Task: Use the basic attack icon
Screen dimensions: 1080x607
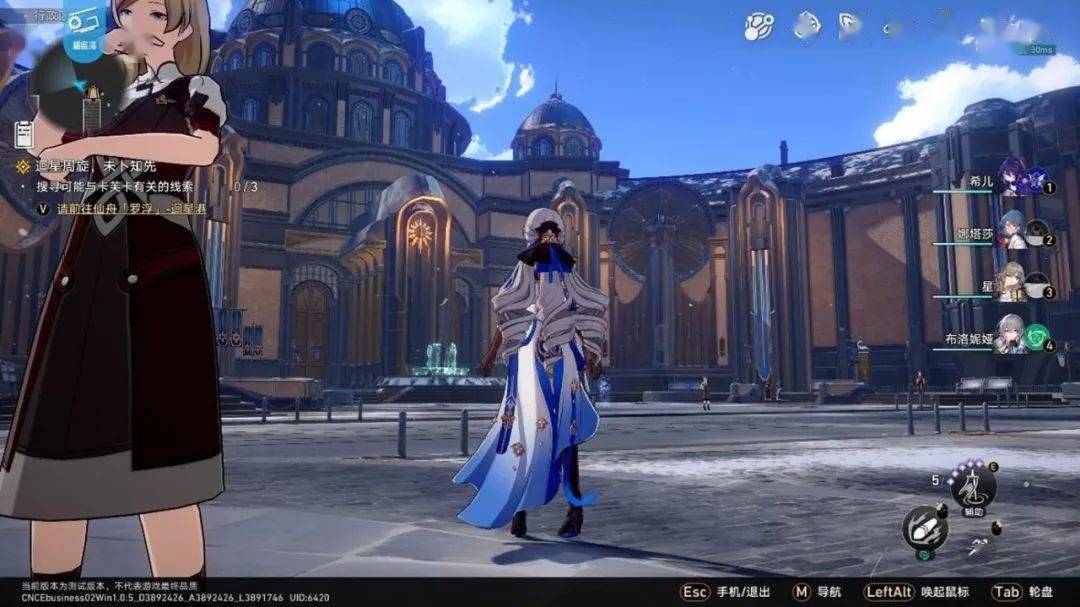Action: (x=924, y=527)
